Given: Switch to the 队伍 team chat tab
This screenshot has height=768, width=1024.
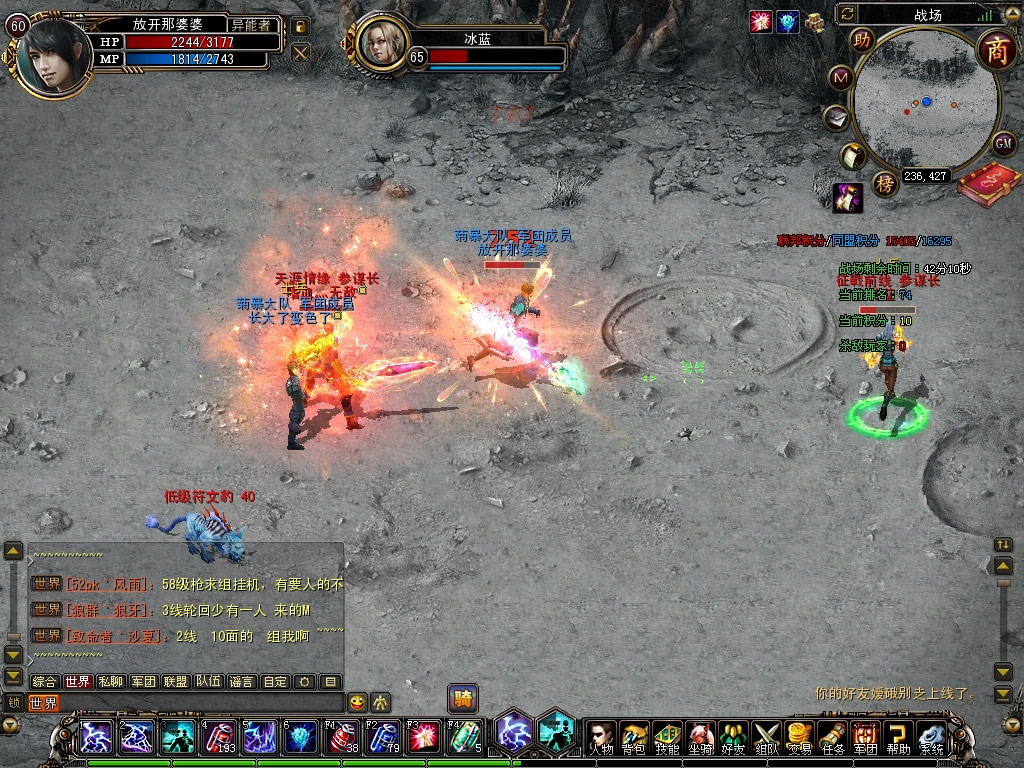Looking at the screenshot, I should coord(208,682).
